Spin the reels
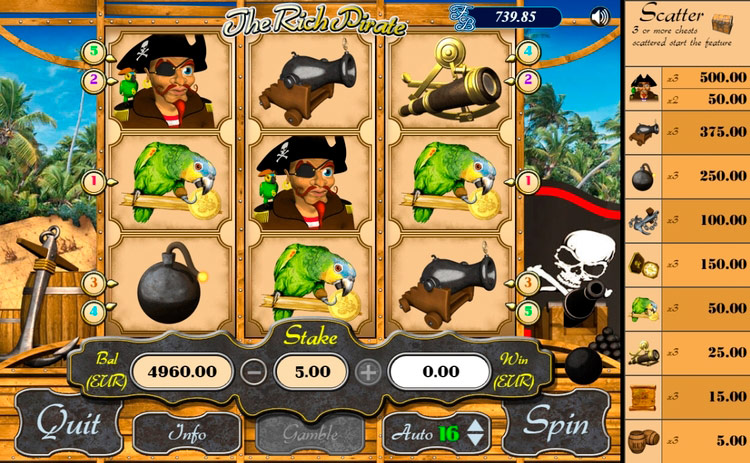The height and width of the screenshot is (463, 750). (x=558, y=424)
